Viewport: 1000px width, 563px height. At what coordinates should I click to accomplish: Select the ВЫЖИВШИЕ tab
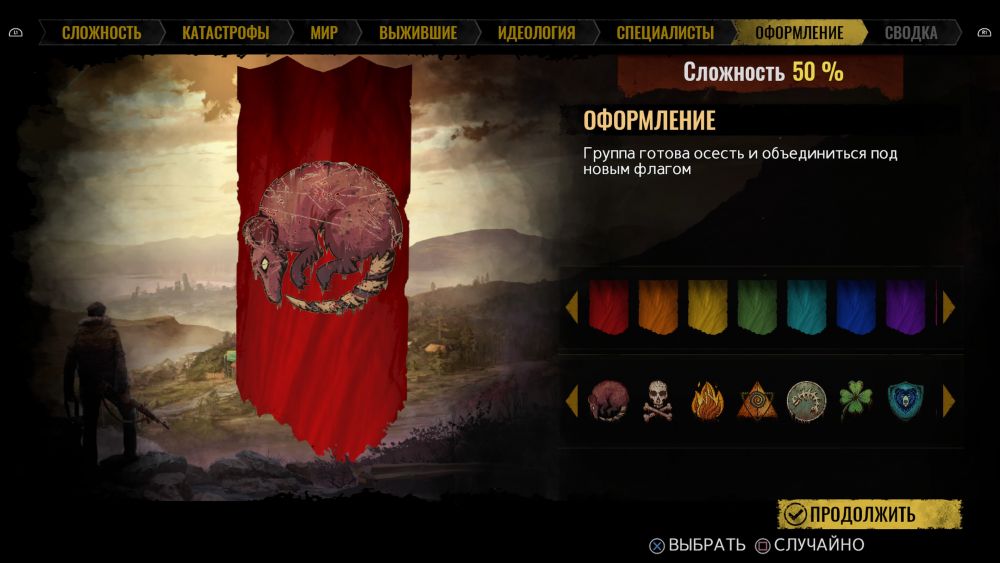tap(418, 33)
